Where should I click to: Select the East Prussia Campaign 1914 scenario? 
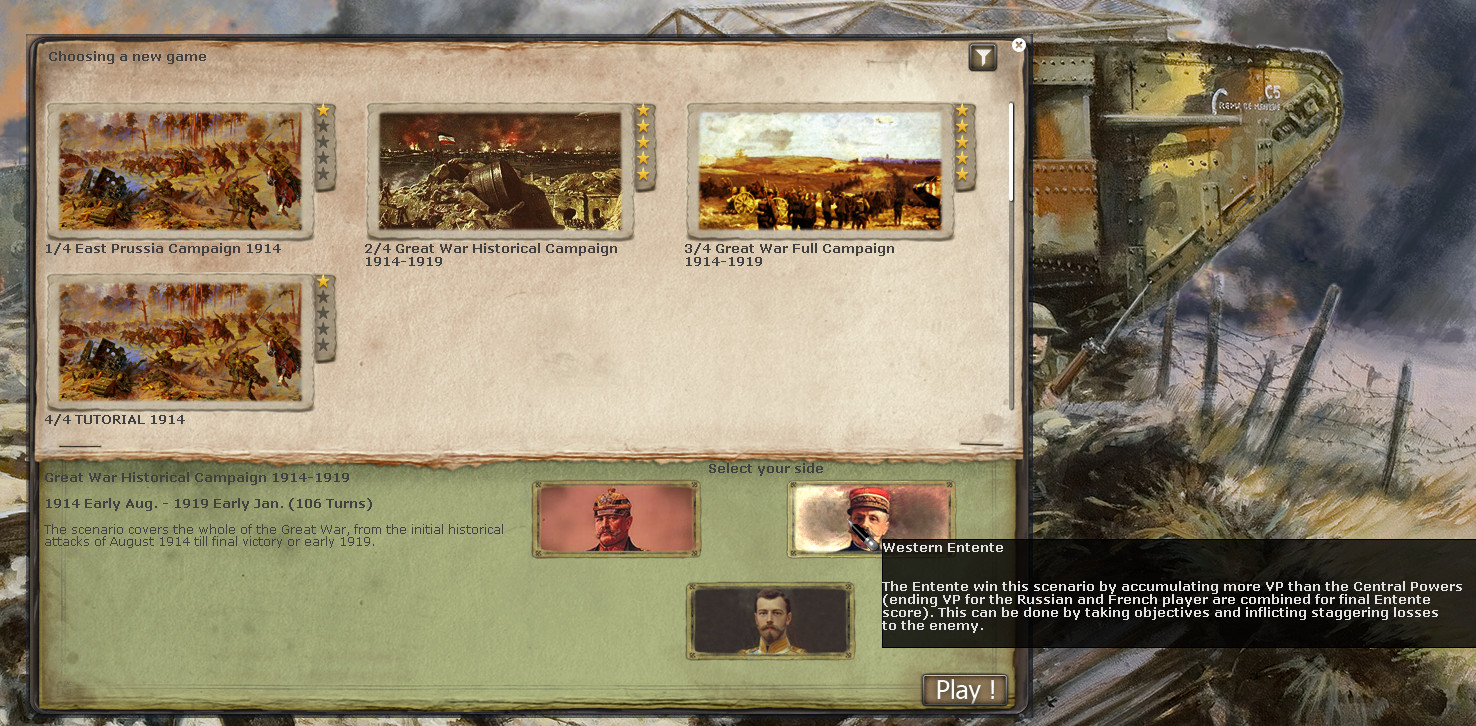click(x=180, y=171)
